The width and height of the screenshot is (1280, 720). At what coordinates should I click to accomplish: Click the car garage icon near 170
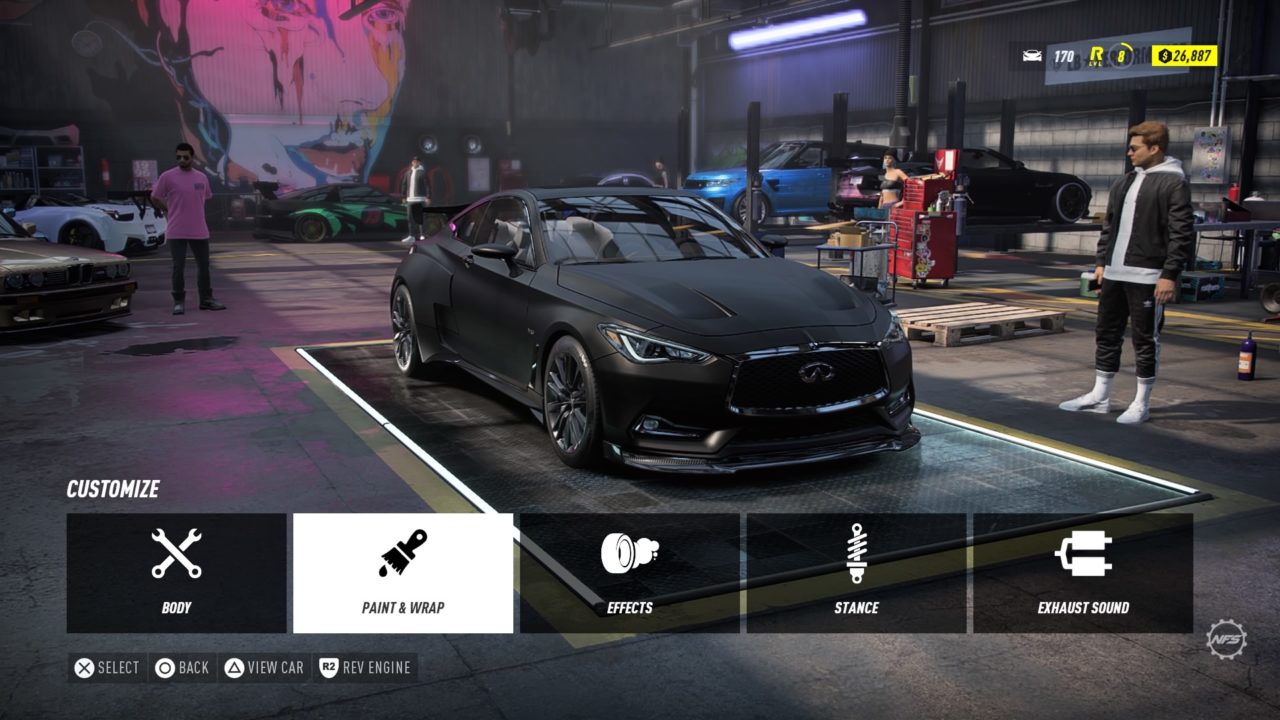(x=1031, y=55)
